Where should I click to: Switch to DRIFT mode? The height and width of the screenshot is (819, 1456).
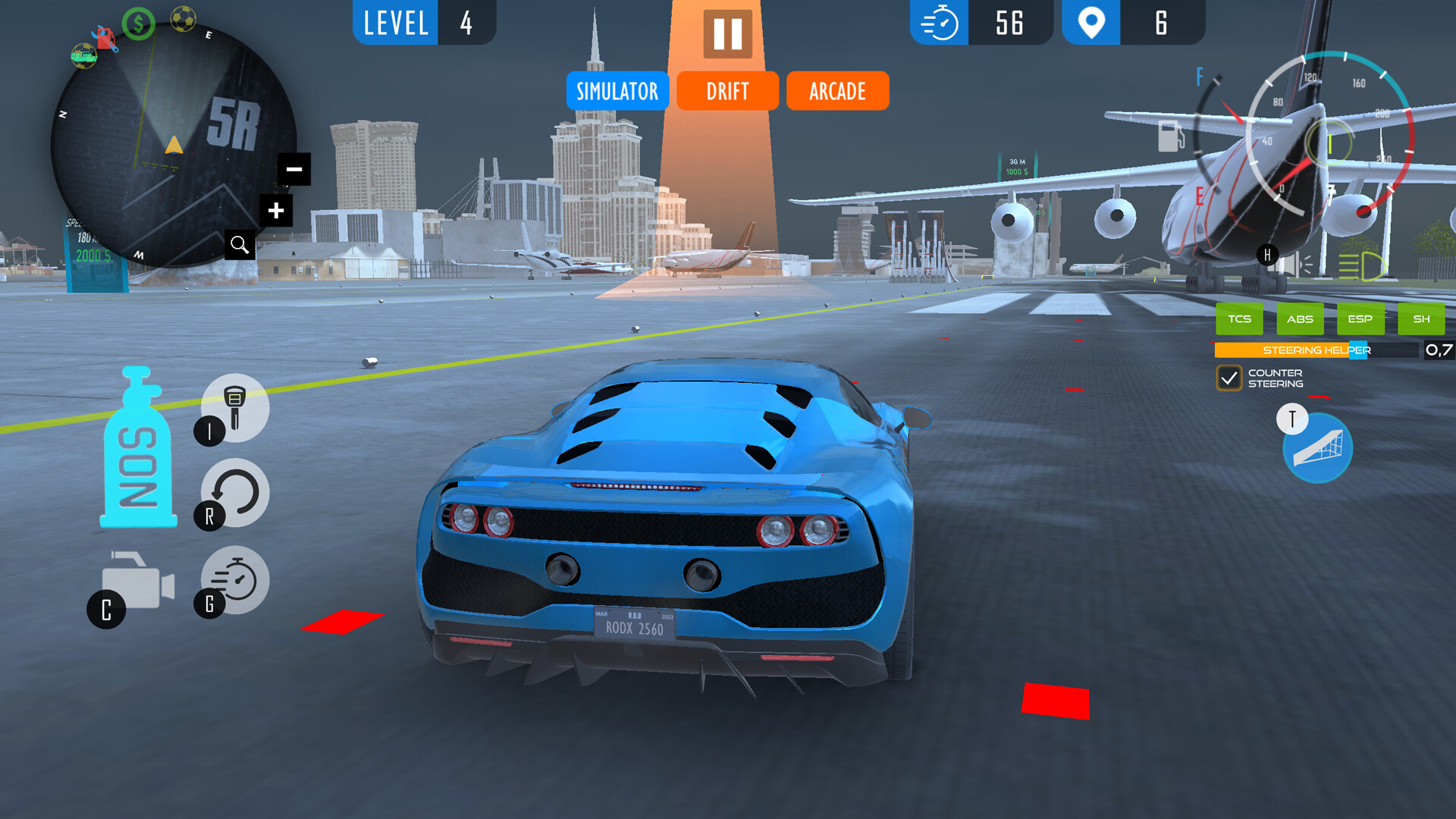(x=727, y=91)
